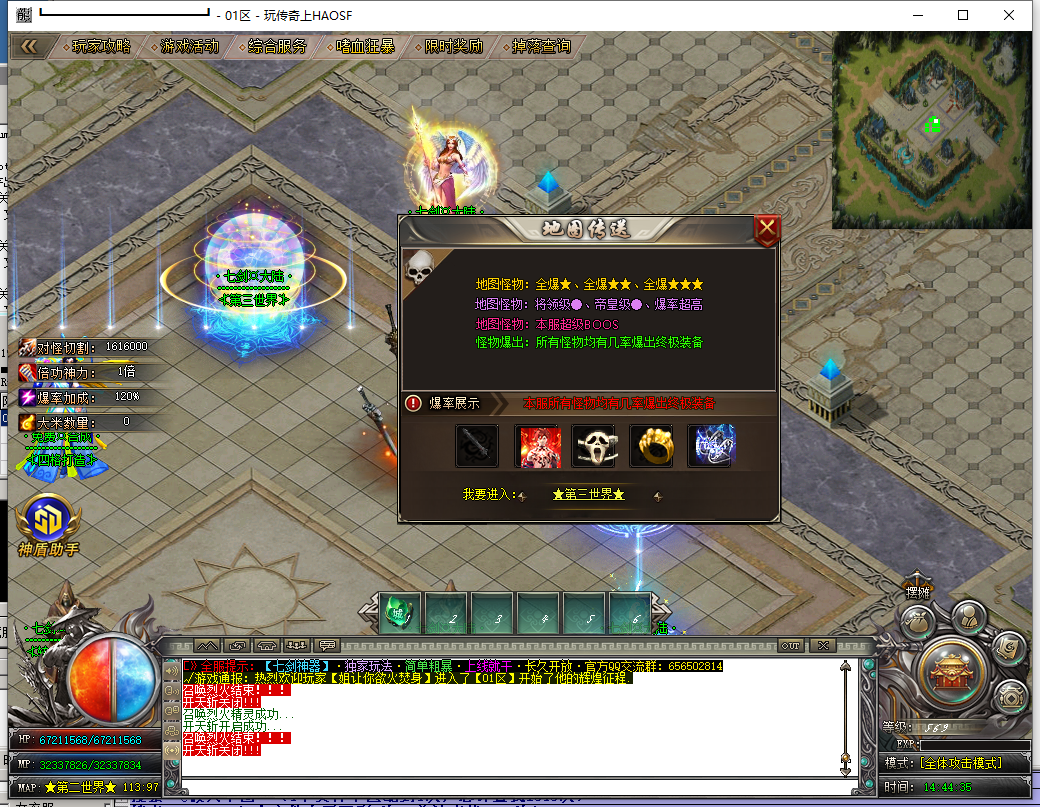
Task: Select the dark sword drop icon
Action: (477, 446)
